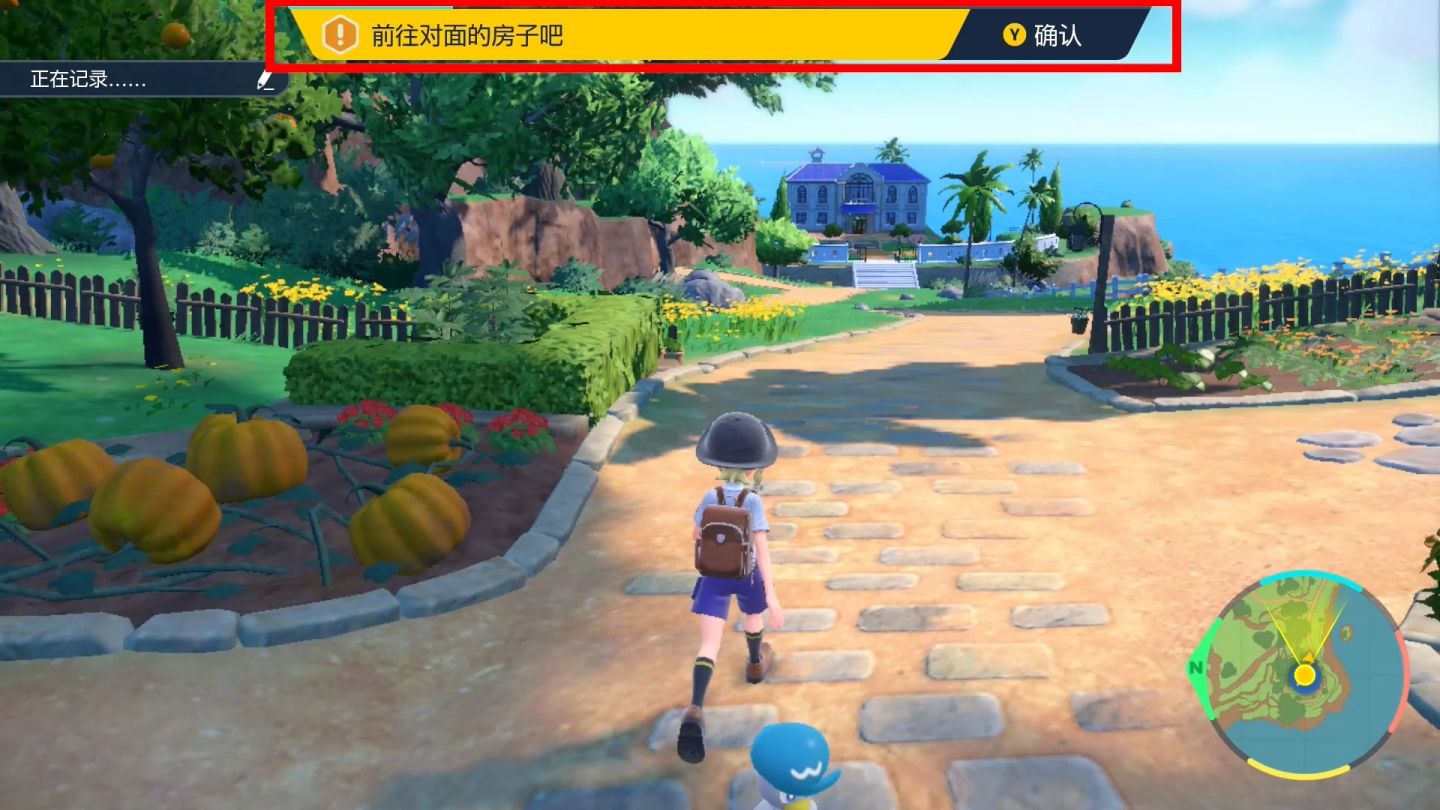Click the 正在记录 saving notification
The width and height of the screenshot is (1440, 810).
click(x=140, y=80)
